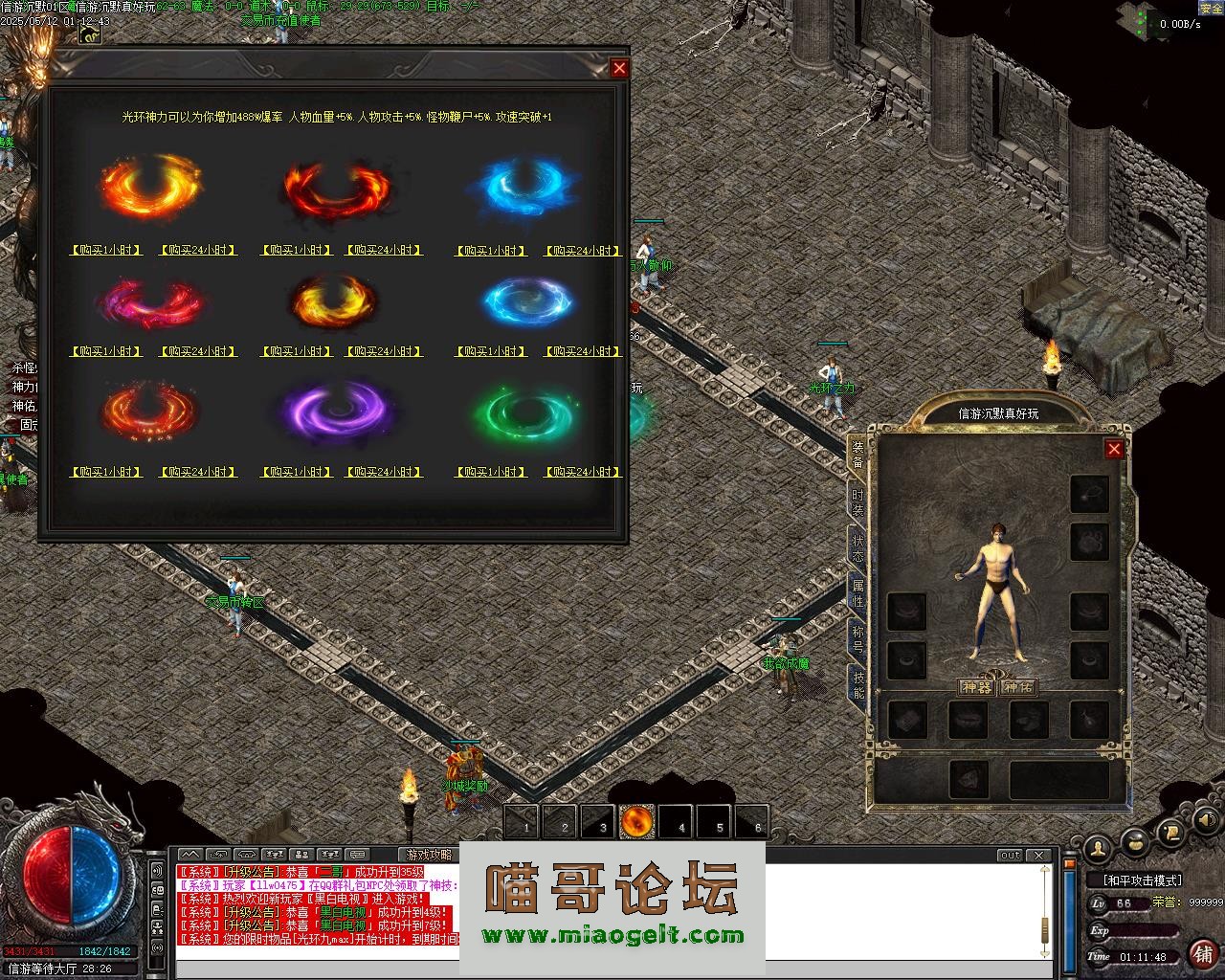The width and height of the screenshot is (1225, 980).
Task: Toggle sound with the speaker icon
Action: [1207, 820]
